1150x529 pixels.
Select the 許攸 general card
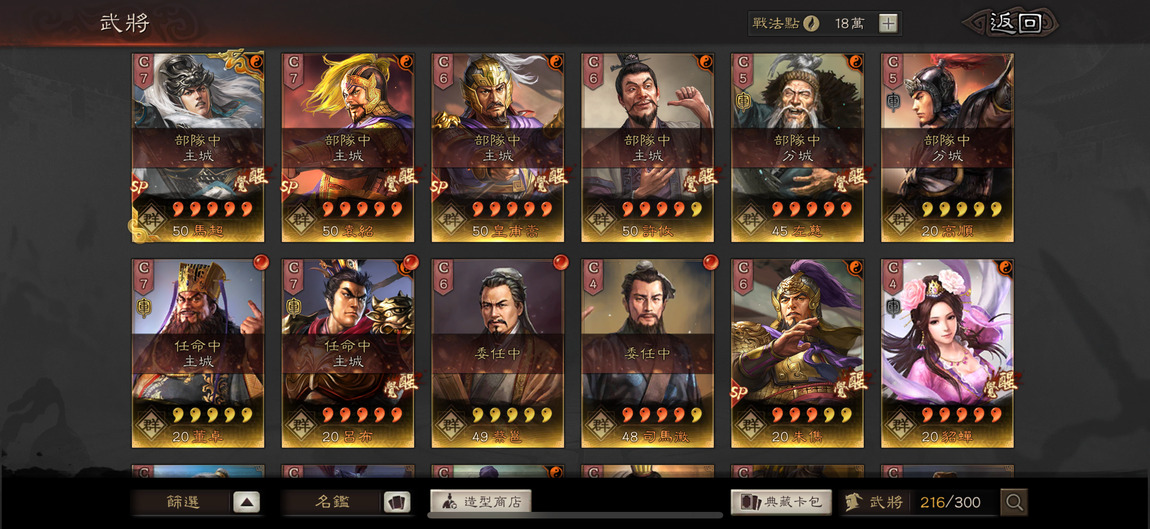pos(648,147)
